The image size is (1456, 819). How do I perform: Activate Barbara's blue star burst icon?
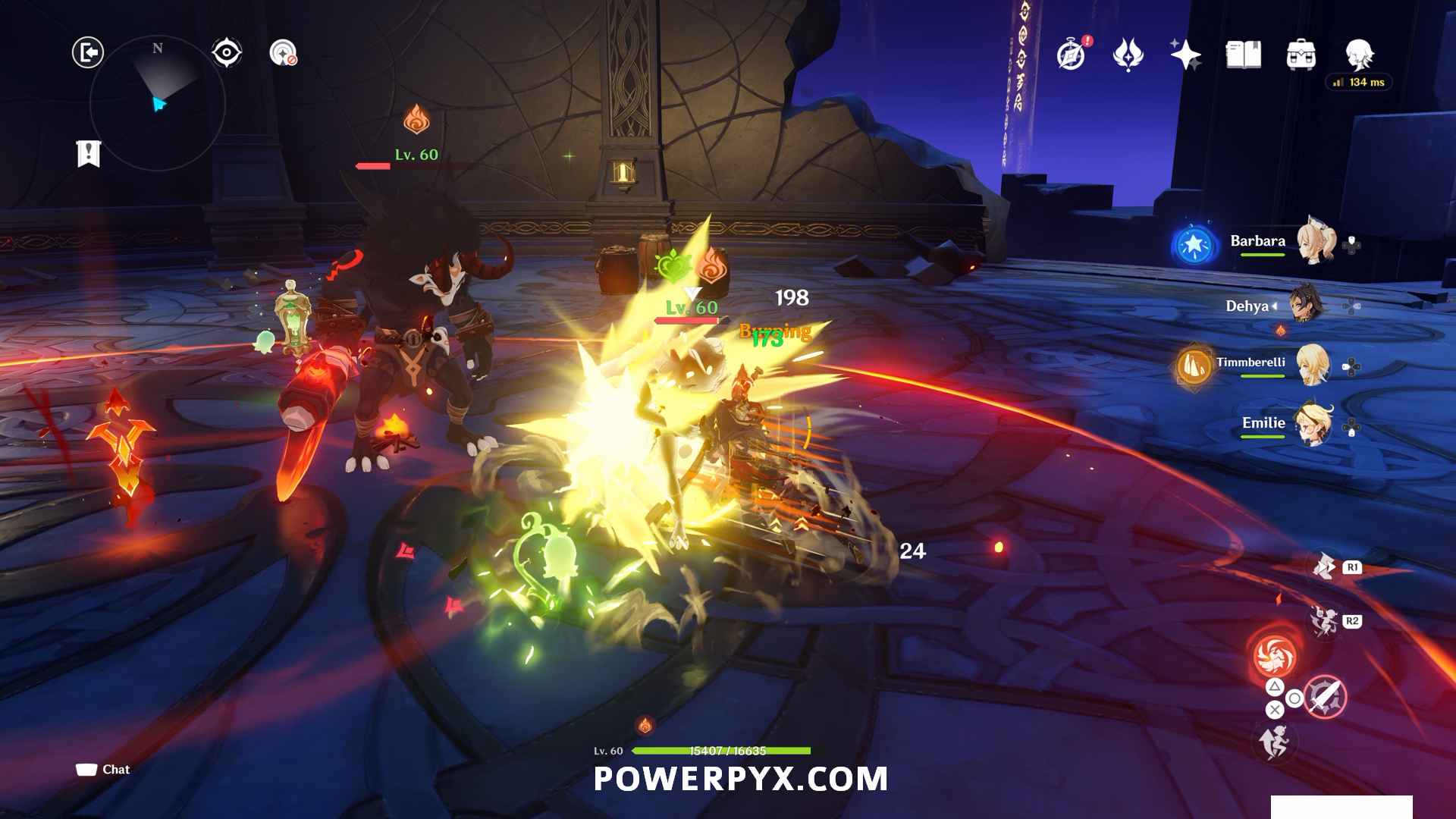click(1194, 245)
